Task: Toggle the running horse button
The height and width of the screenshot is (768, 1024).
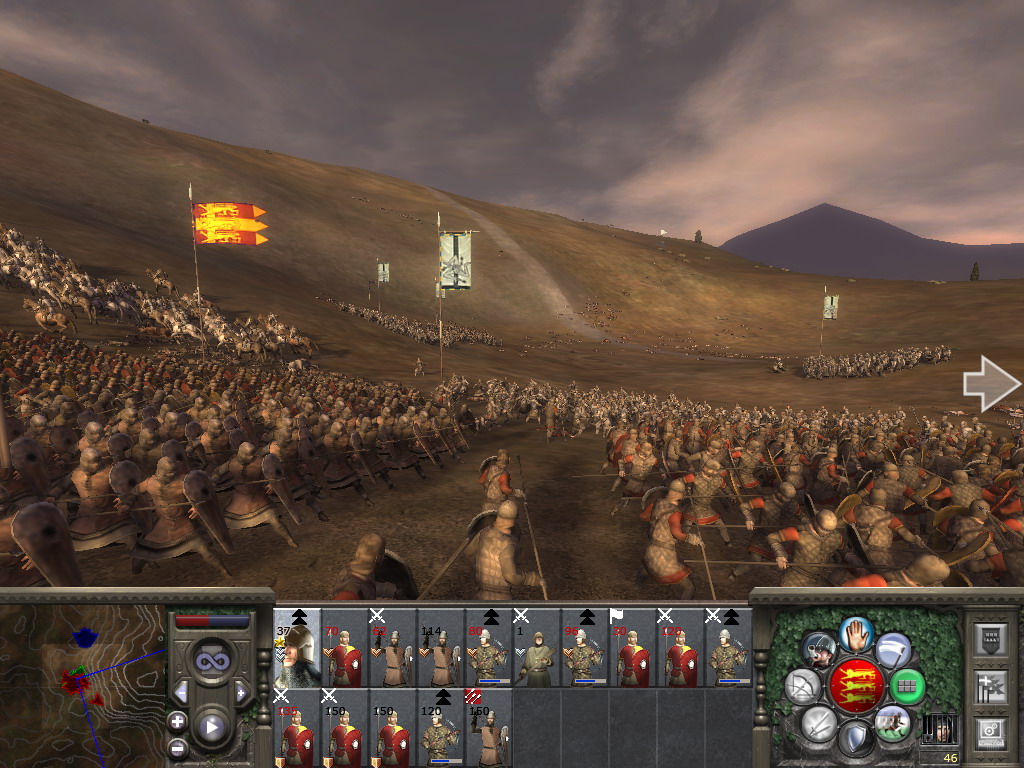Action: tap(891, 722)
